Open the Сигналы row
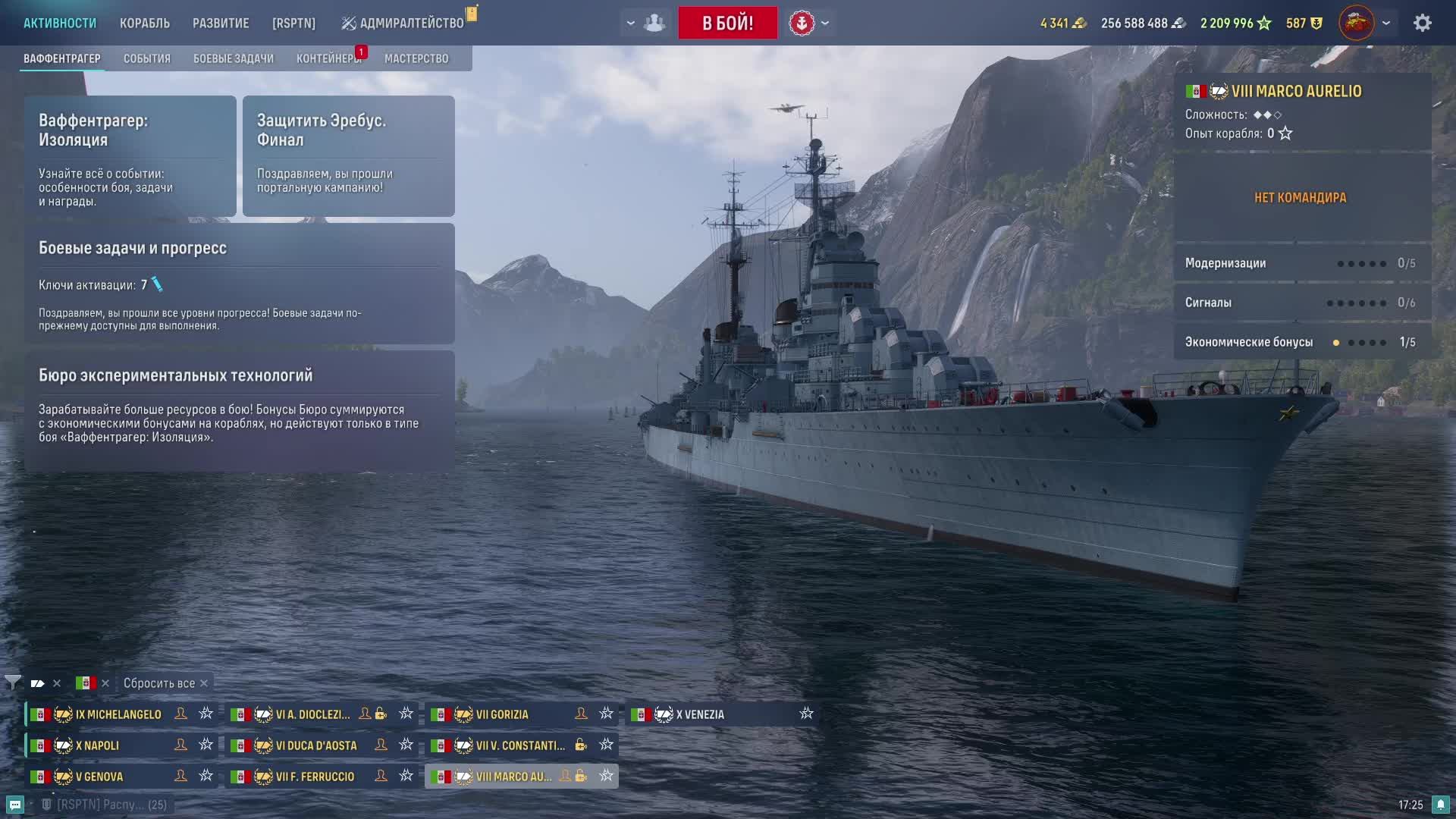The image size is (1456, 819). point(1300,303)
